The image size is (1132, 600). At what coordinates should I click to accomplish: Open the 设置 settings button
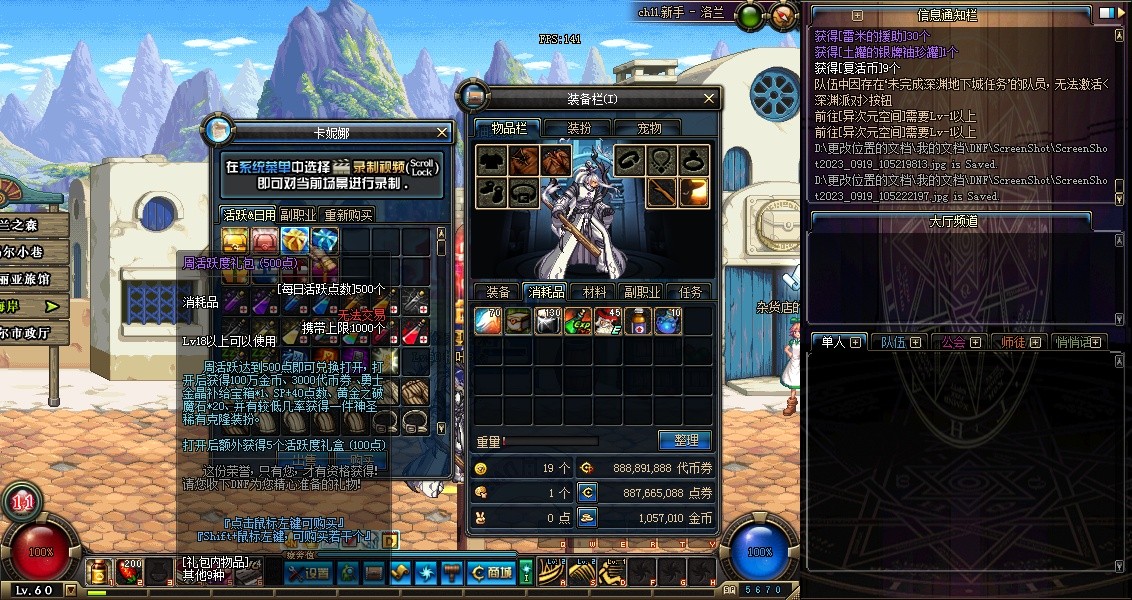308,573
